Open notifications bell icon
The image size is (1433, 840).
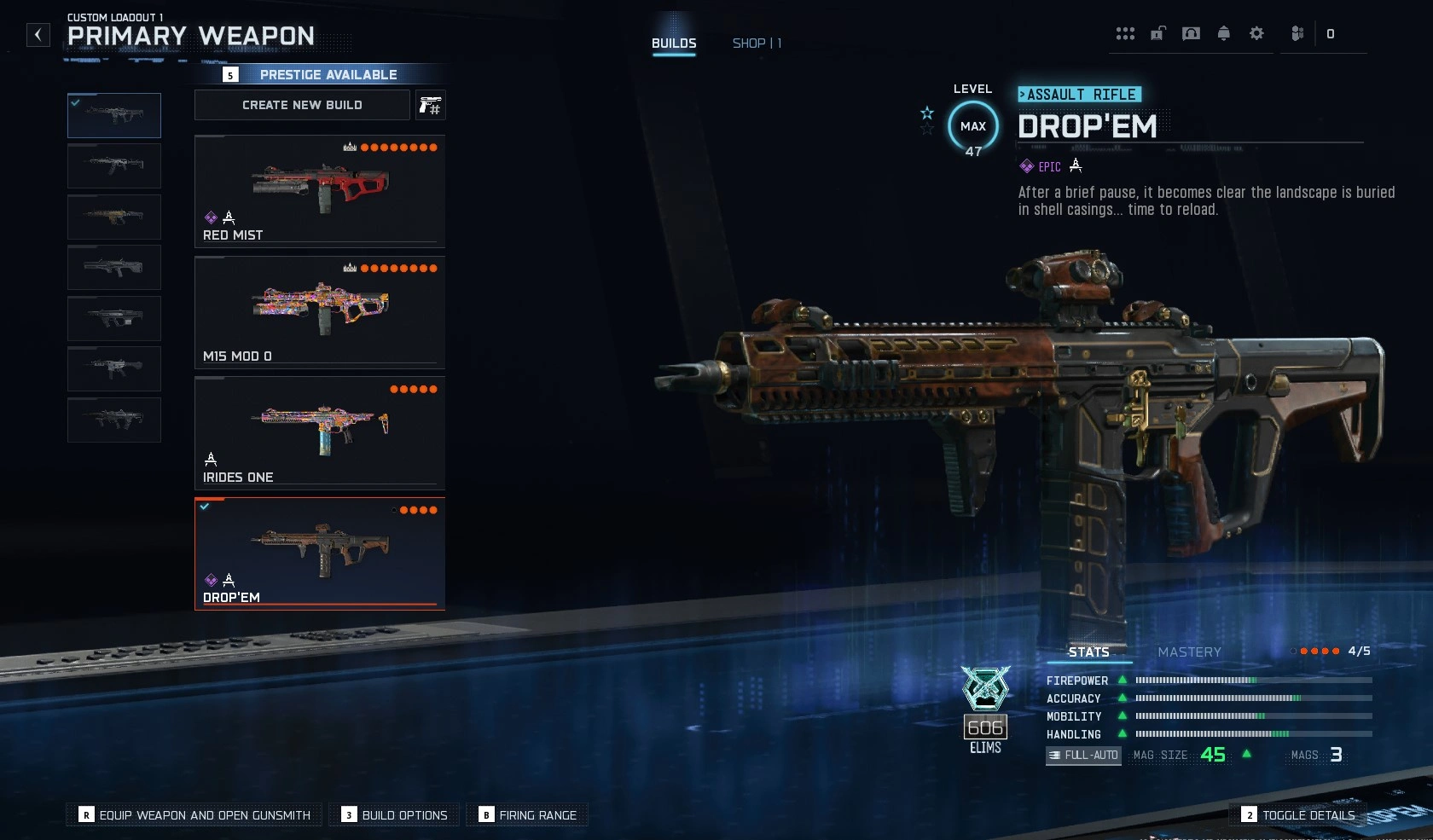coord(1223,33)
